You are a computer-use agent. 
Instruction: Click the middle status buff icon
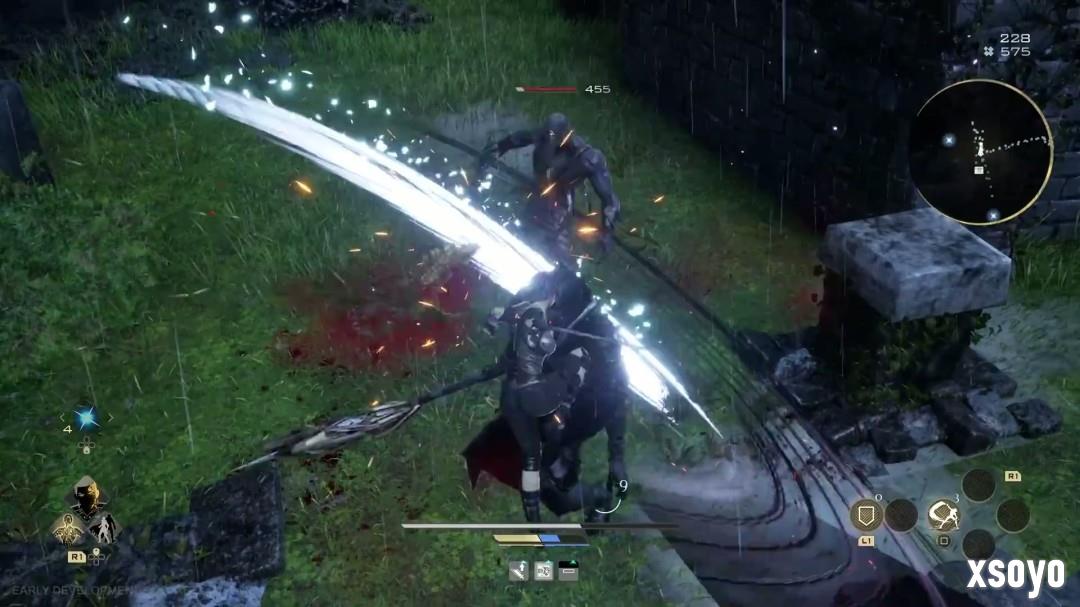pos(544,571)
